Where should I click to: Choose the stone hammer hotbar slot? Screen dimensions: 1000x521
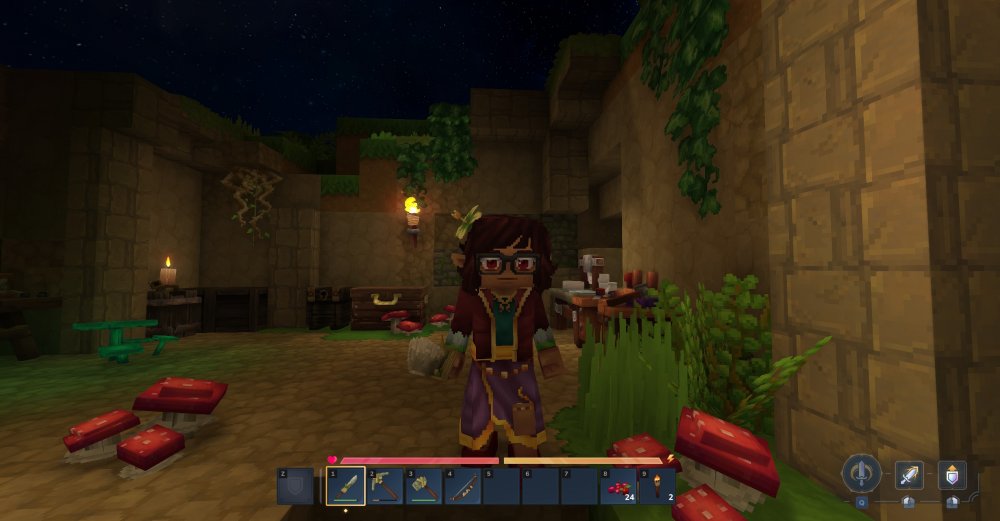pyautogui.click(x=424, y=487)
